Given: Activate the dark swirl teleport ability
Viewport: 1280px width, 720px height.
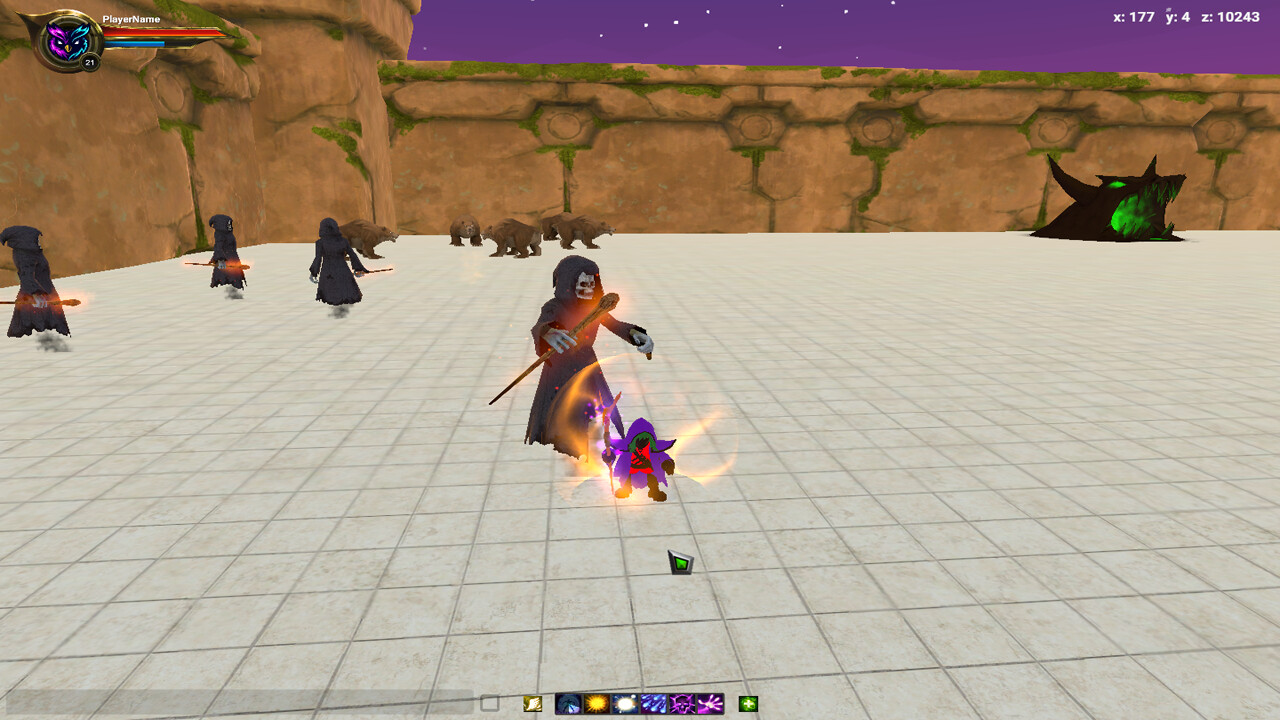Looking at the screenshot, I should click(x=567, y=704).
